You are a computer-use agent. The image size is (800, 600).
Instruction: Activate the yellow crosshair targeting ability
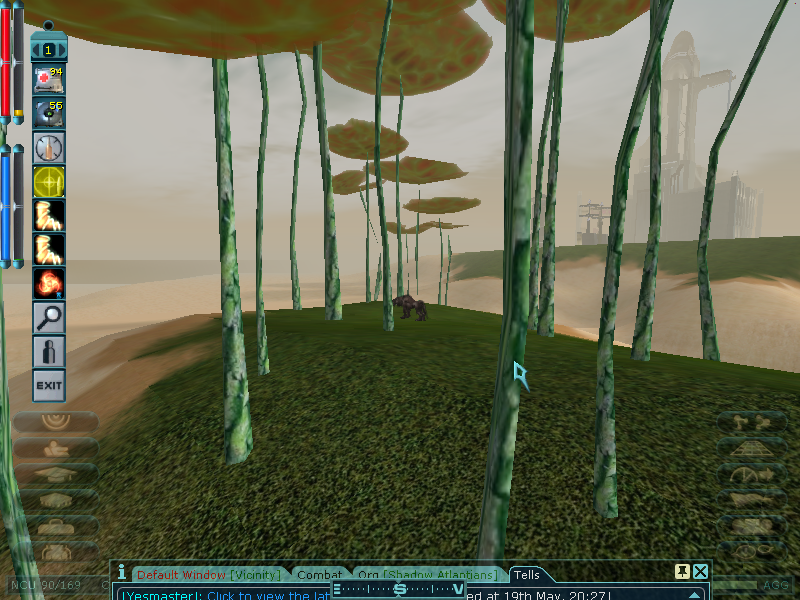(x=49, y=181)
